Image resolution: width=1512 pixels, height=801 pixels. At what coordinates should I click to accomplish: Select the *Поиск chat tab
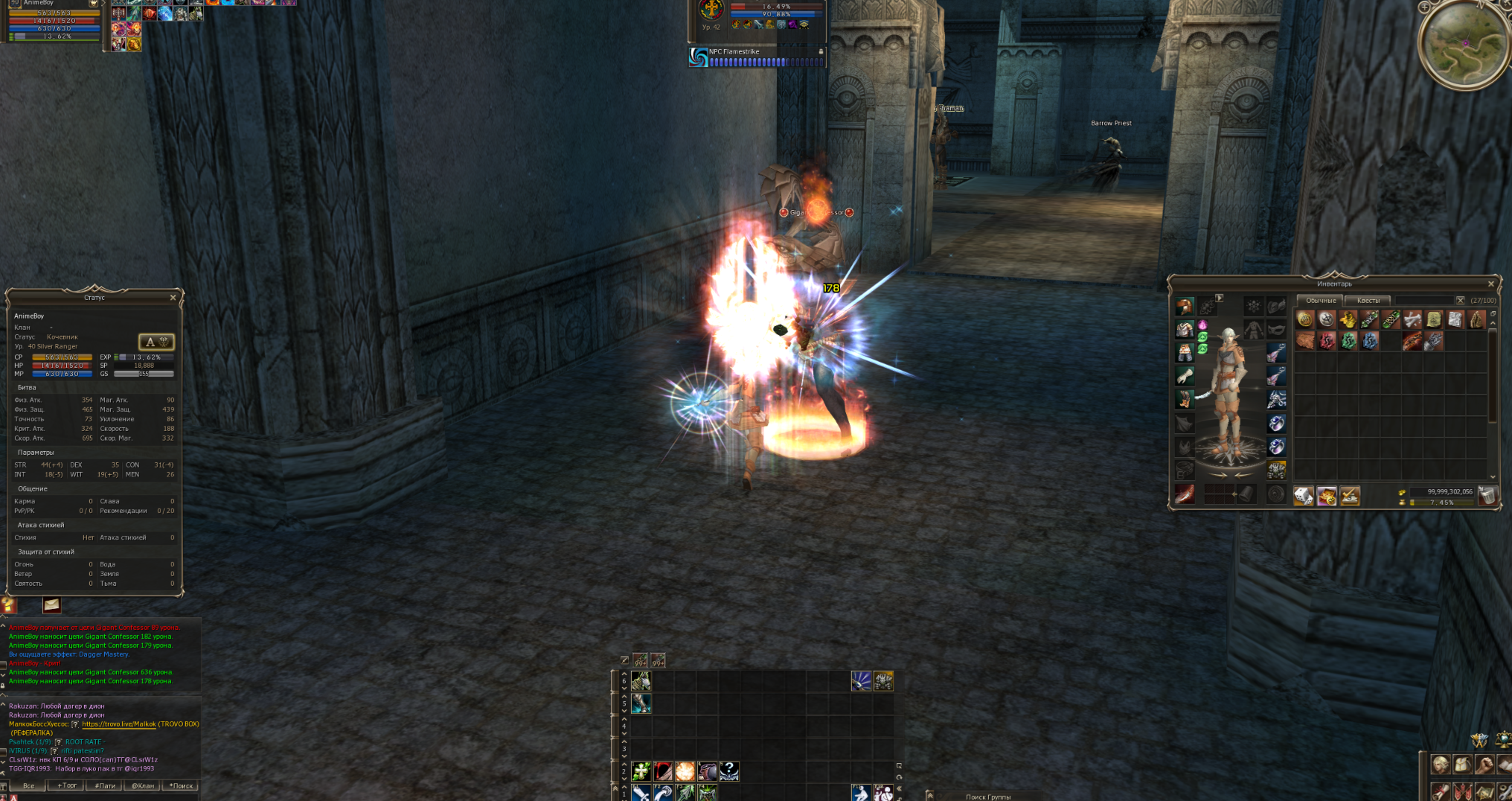coord(181,785)
